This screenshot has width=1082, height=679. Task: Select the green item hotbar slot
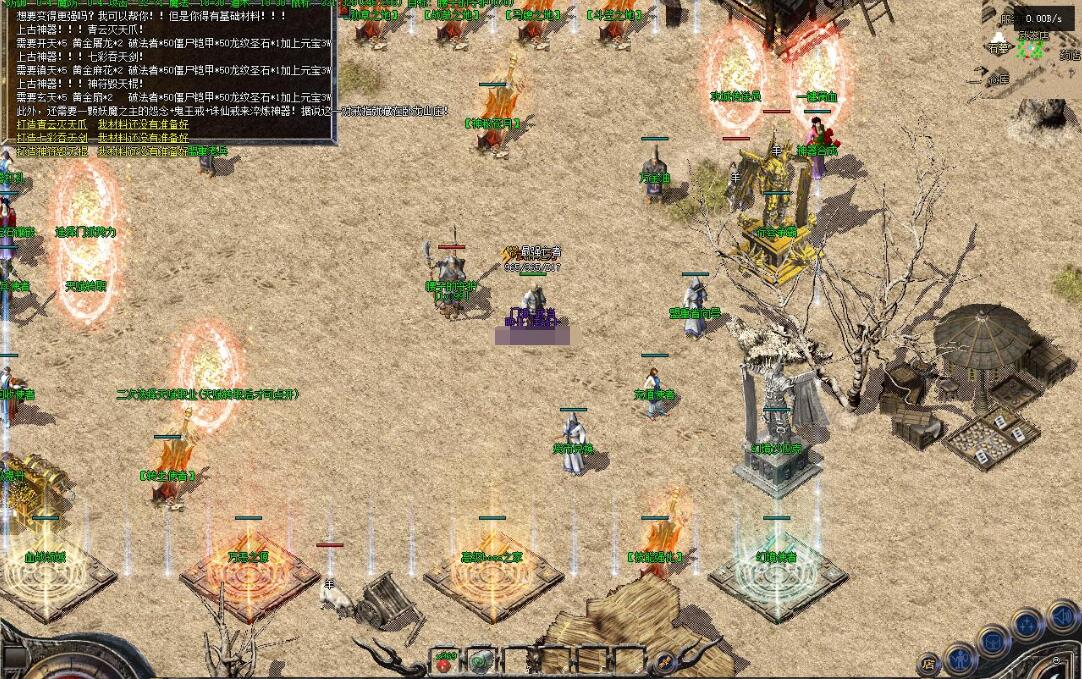pyautogui.click(x=480, y=661)
